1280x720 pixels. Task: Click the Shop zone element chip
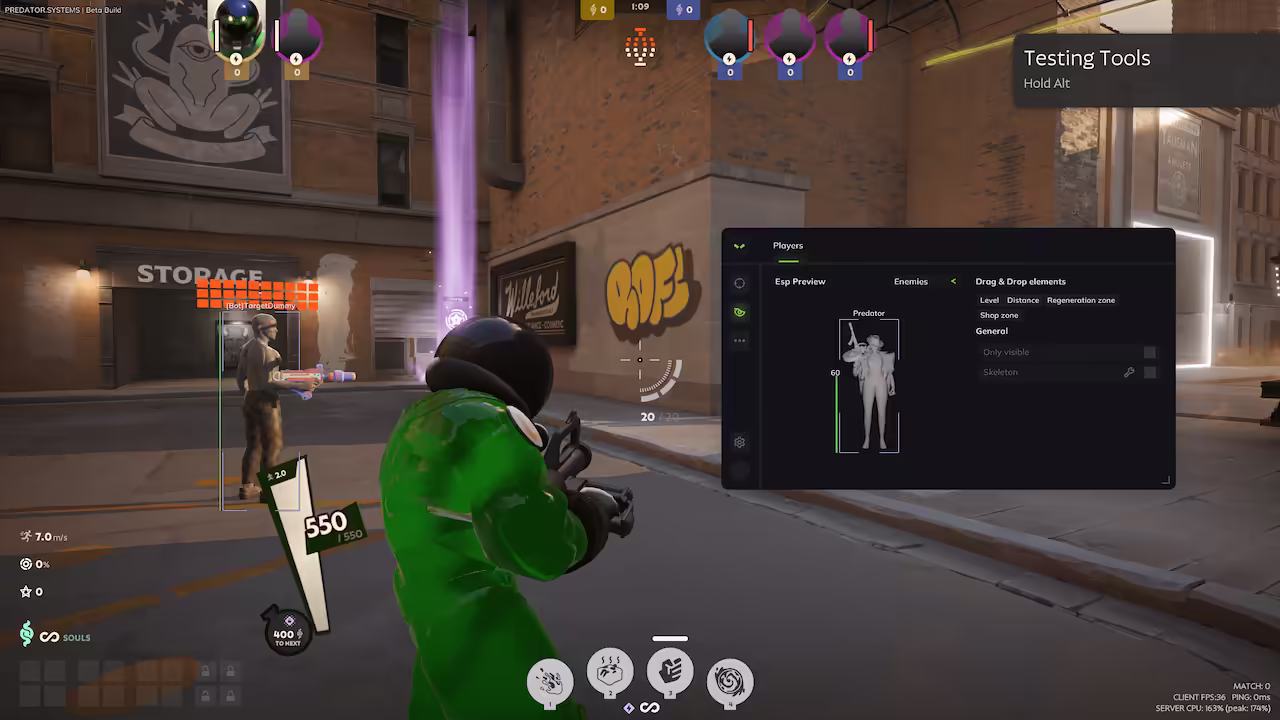pyautogui.click(x=998, y=314)
